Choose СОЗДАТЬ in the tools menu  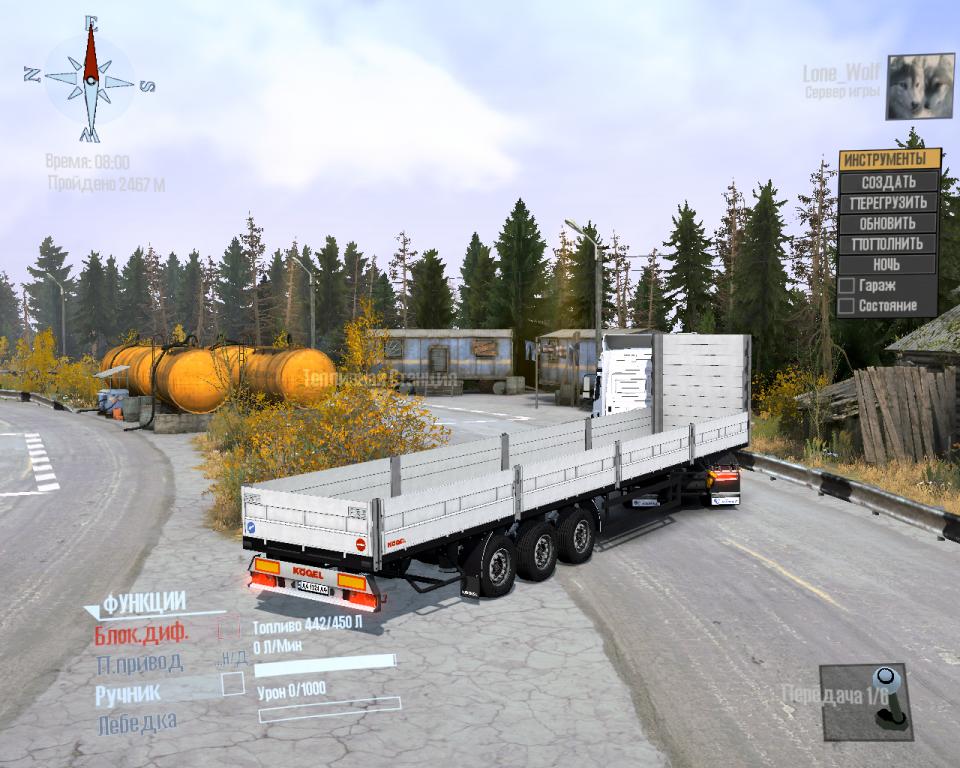[x=889, y=182]
